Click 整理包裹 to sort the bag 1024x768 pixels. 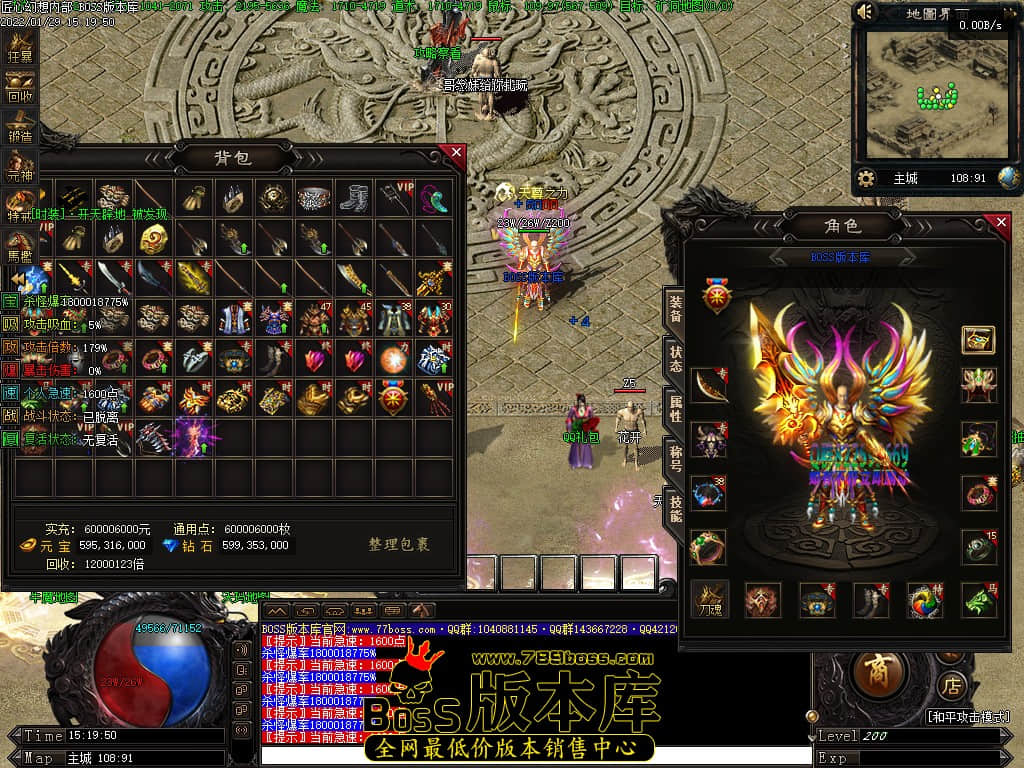[399, 545]
